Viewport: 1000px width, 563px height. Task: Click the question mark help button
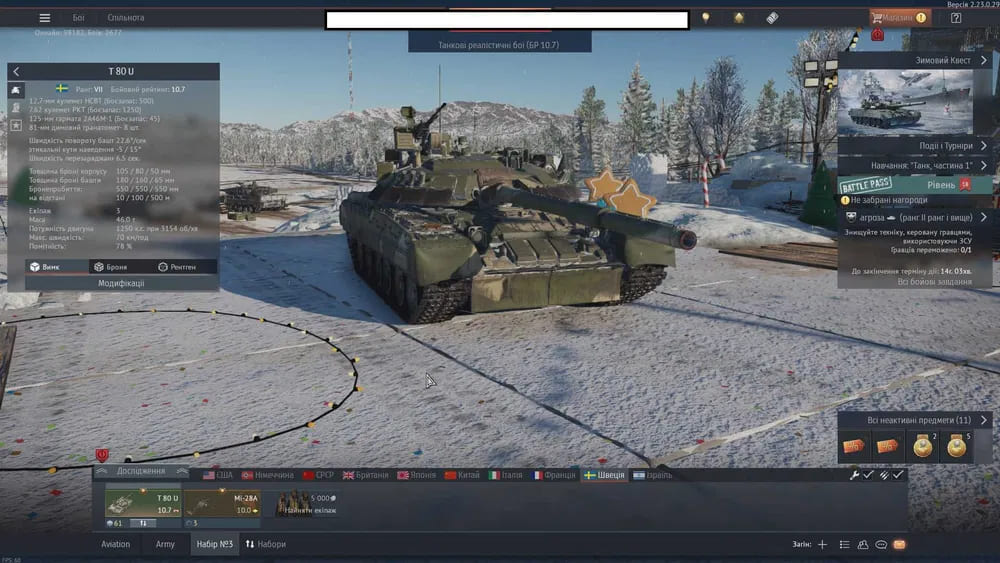tap(956, 18)
